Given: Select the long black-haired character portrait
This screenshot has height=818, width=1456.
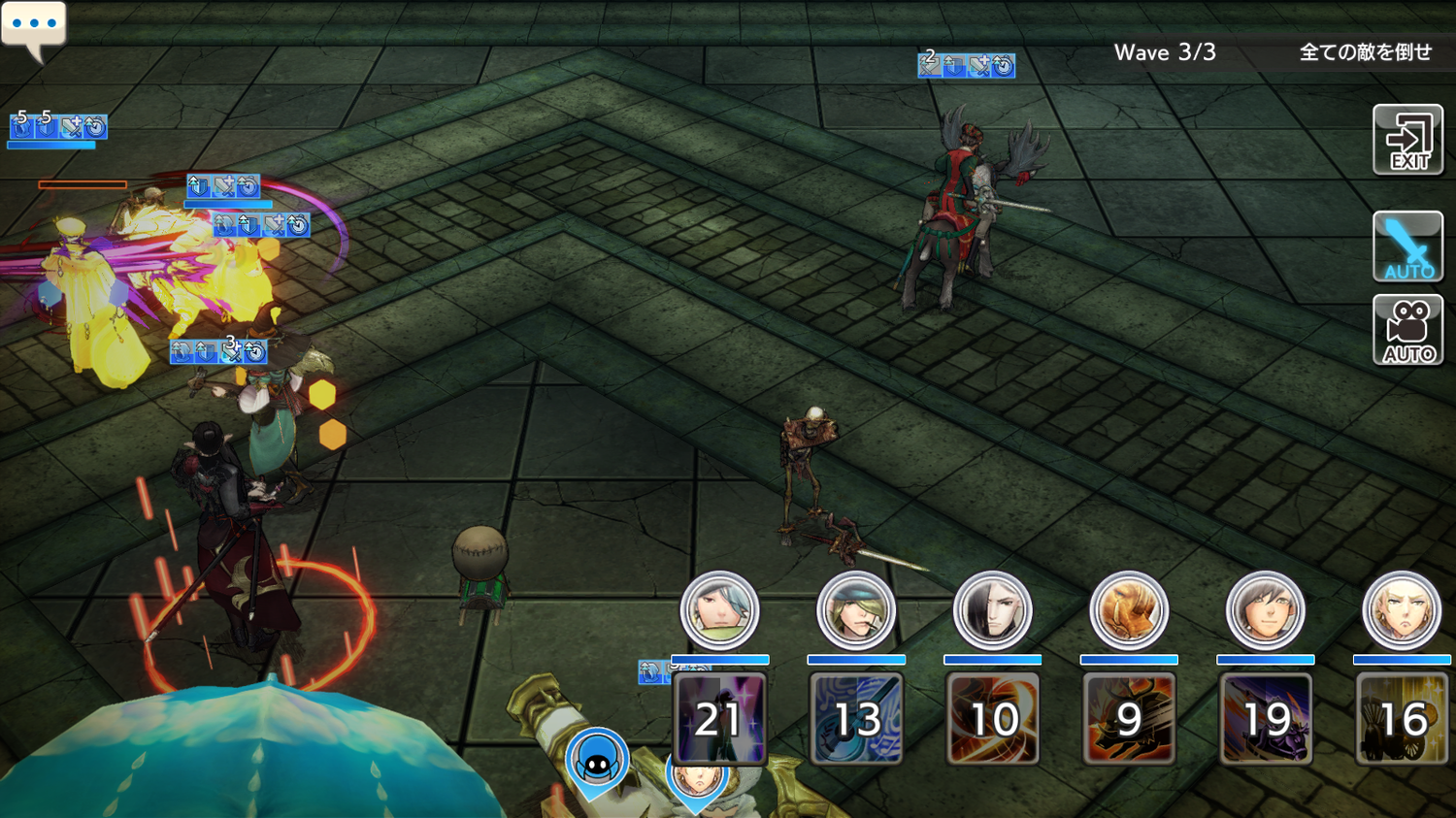Looking at the screenshot, I should click(x=992, y=611).
